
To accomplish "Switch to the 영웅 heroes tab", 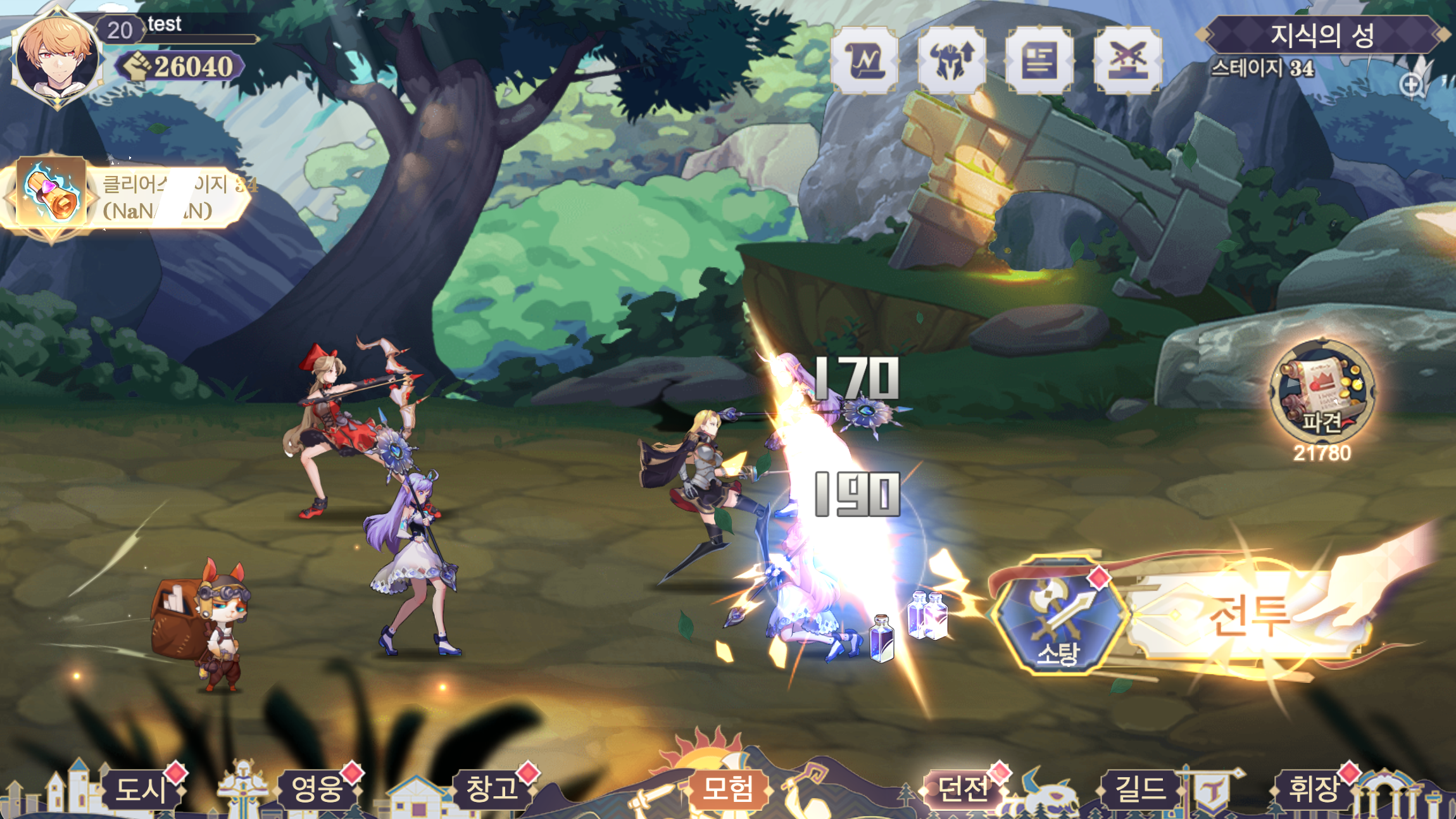I will [x=317, y=789].
